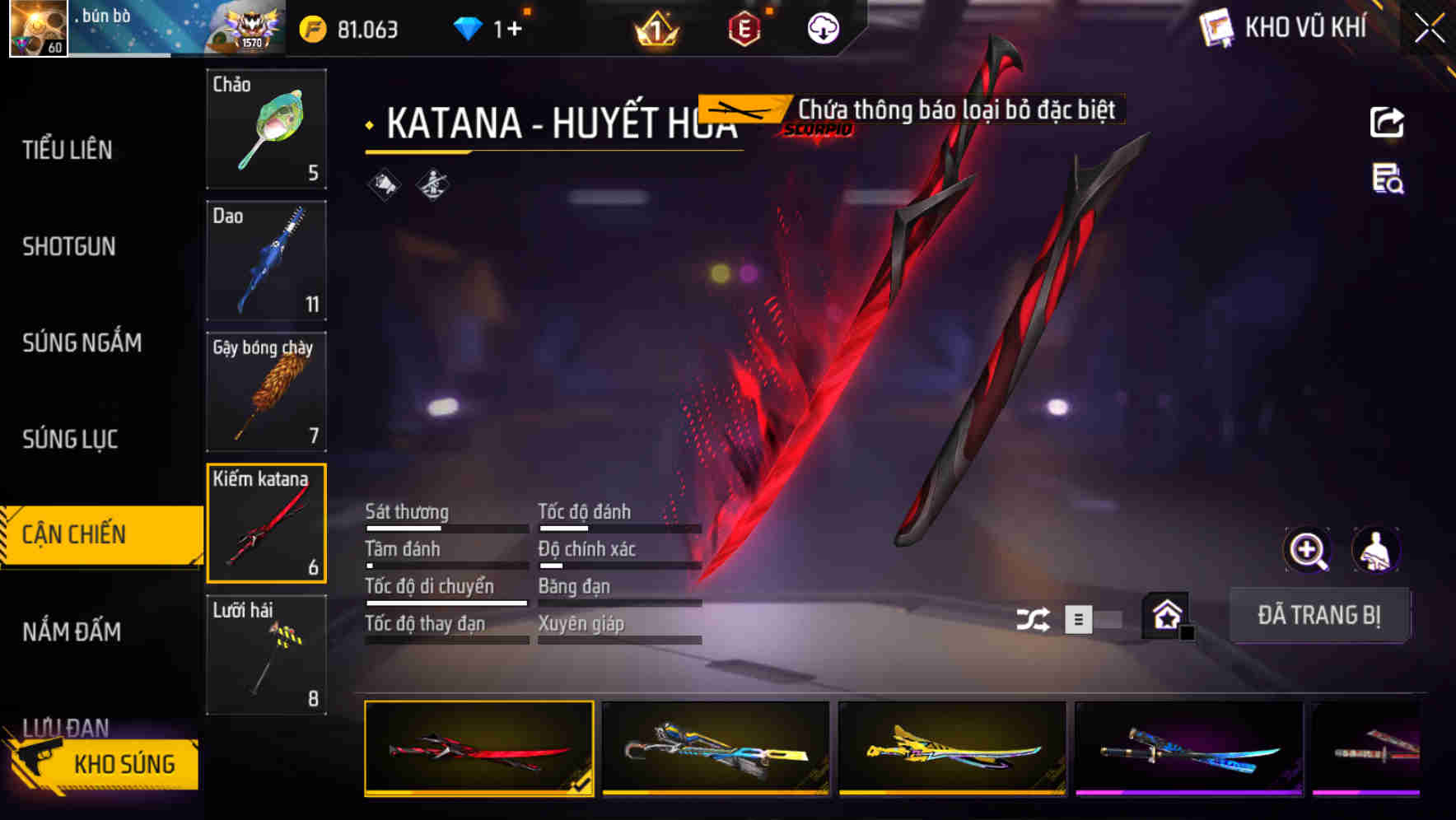Expand the Lưỡi hái category showing 8 items

[x=266, y=655]
